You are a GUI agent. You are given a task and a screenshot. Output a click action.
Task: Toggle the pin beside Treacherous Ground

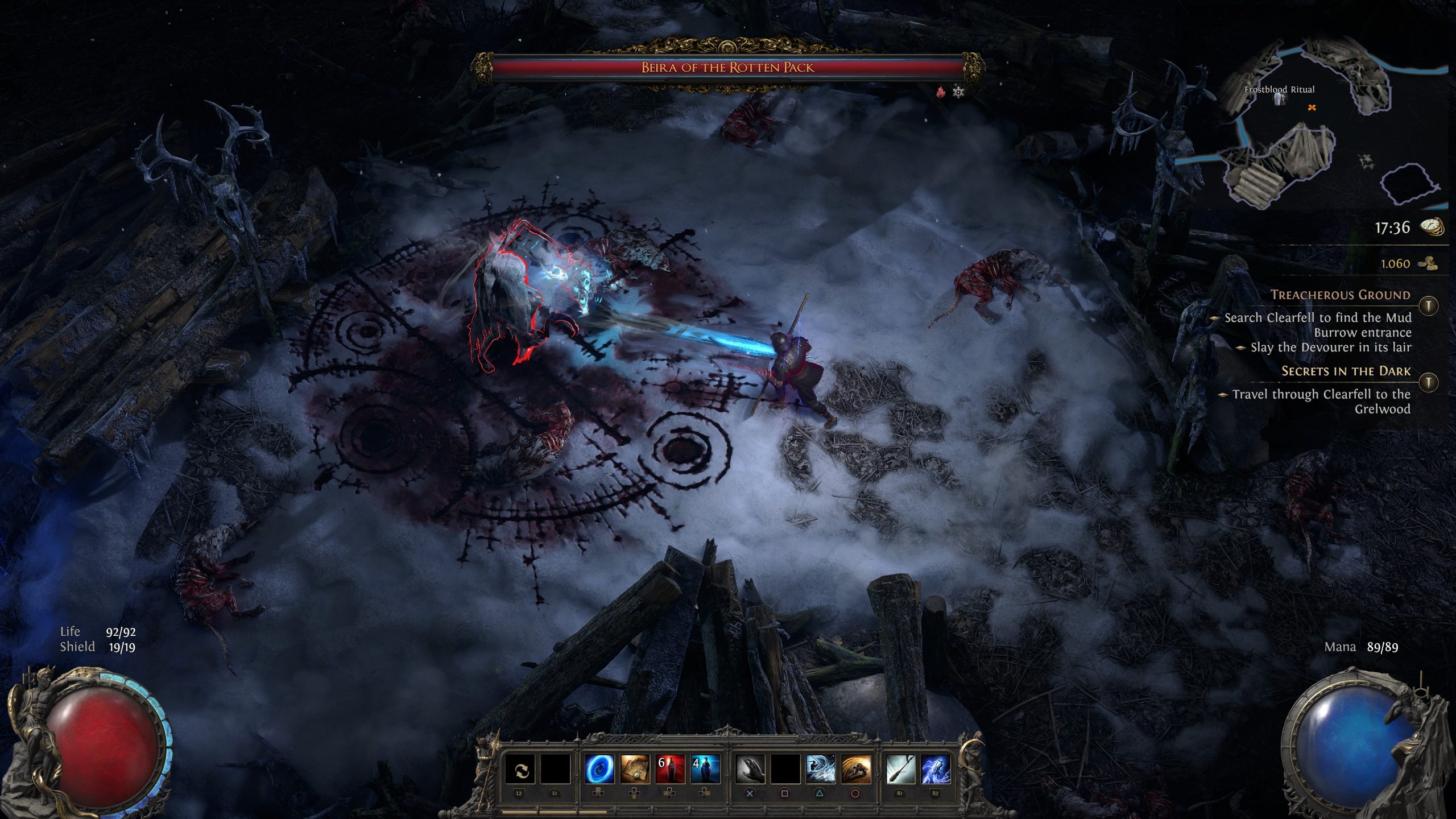point(1428,305)
